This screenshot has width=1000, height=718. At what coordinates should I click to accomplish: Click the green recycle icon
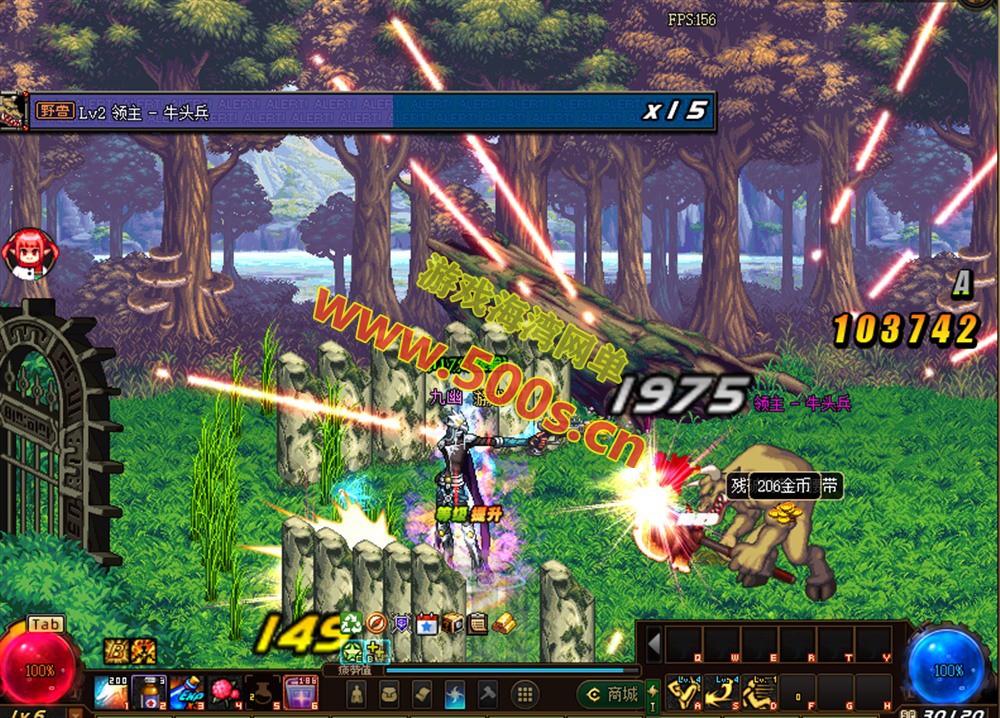[x=352, y=623]
